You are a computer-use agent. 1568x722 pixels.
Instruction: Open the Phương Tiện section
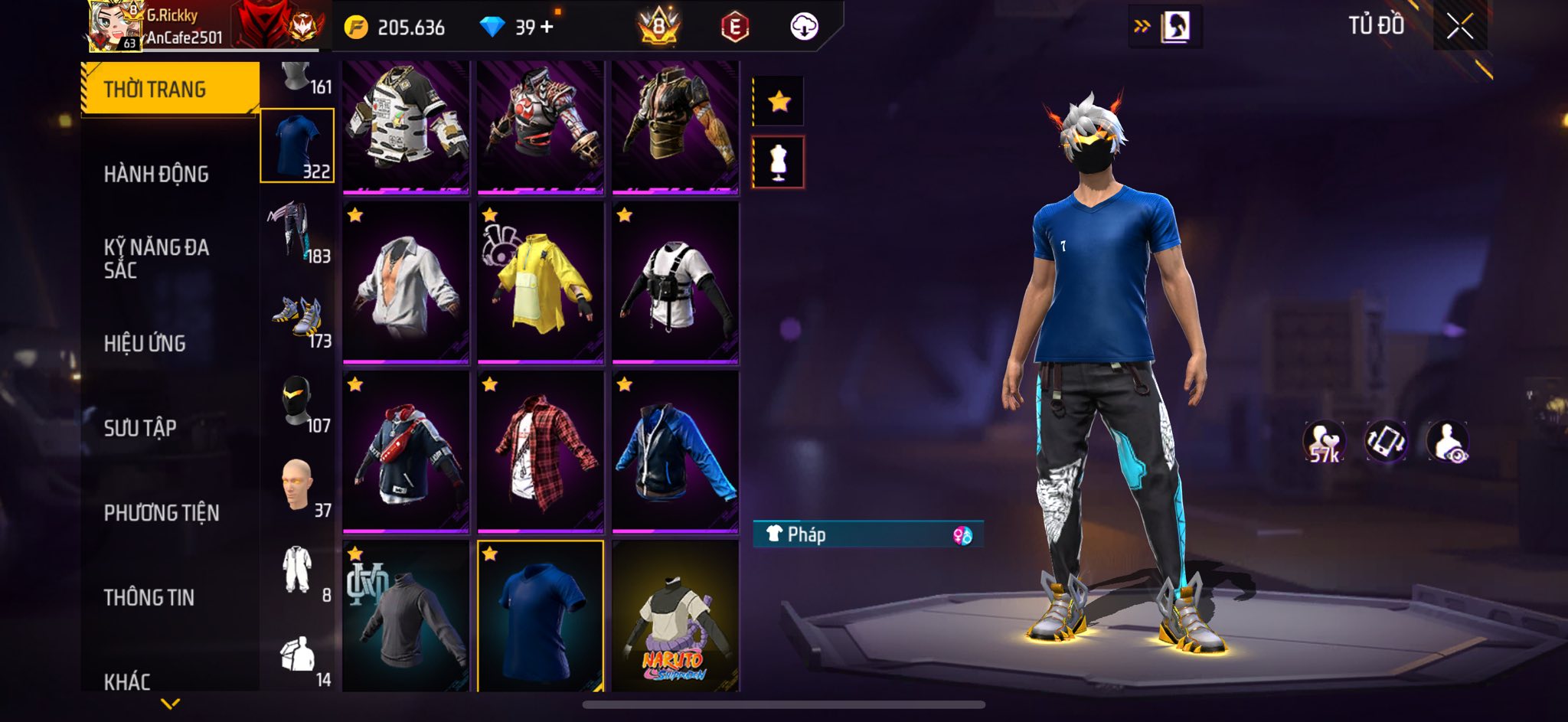tap(162, 513)
